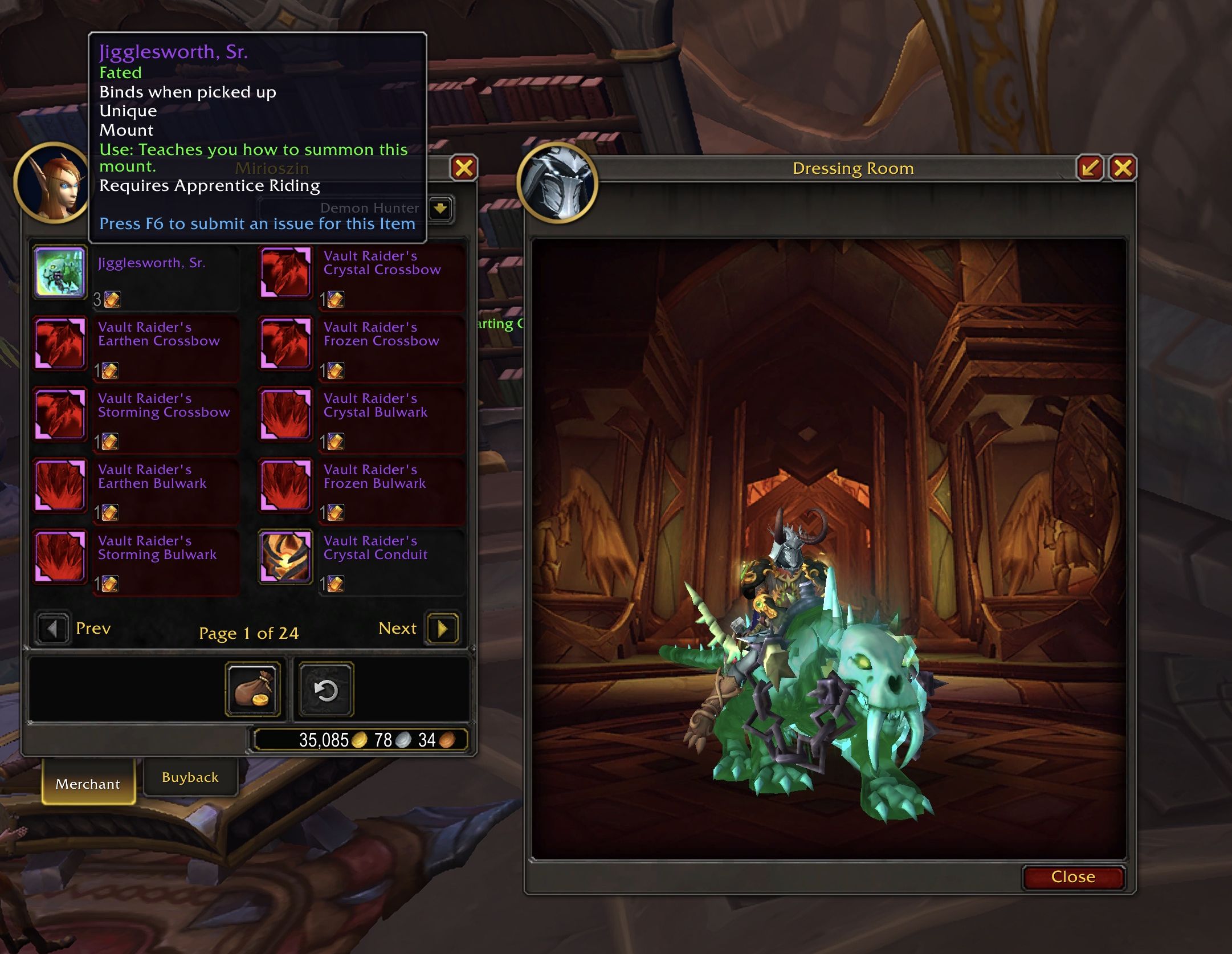1232x954 pixels.
Task: Select the Jigglesworth, Sr. mount item
Action: pos(59,273)
